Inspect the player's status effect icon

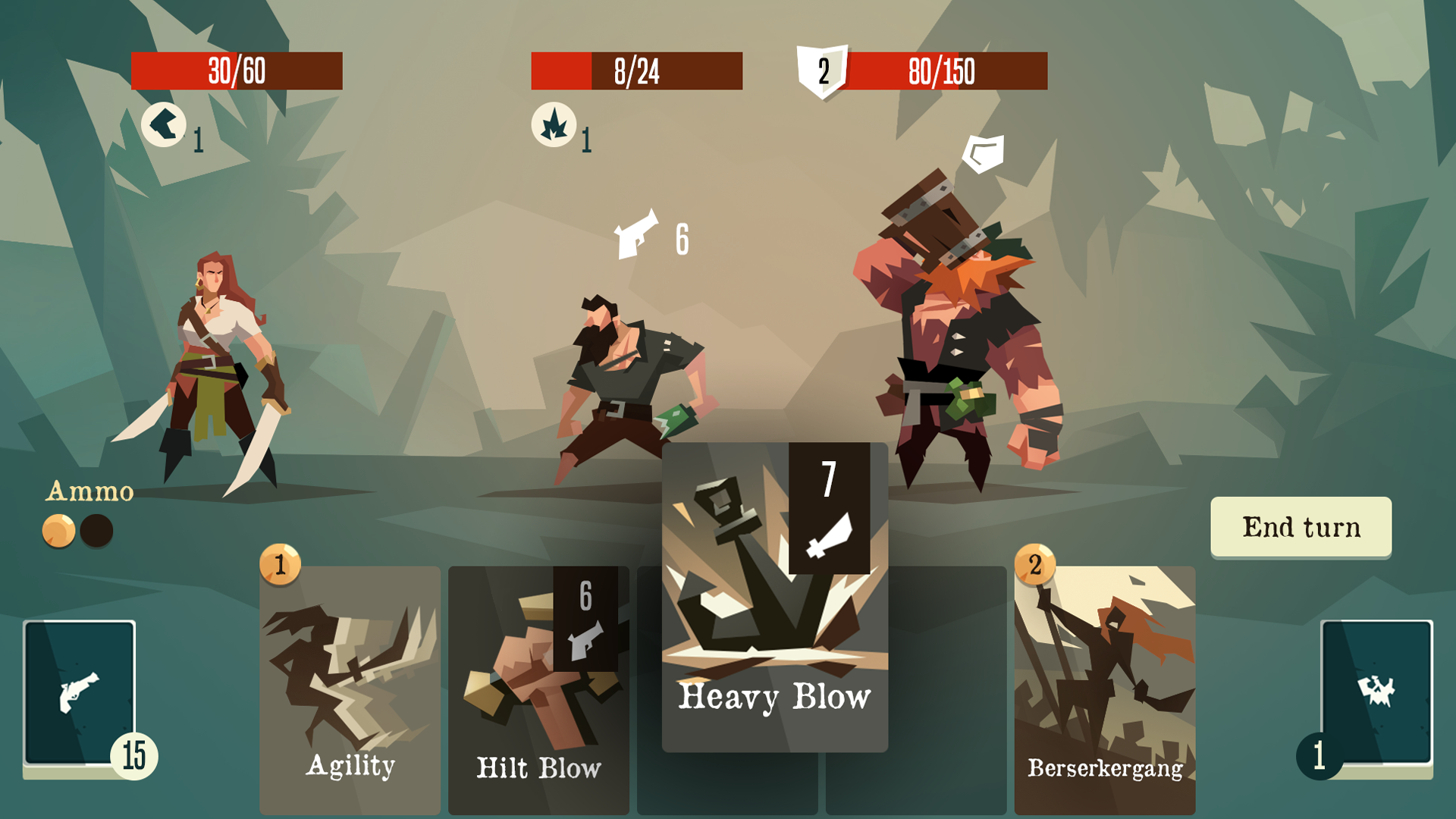pyautogui.click(x=164, y=124)
